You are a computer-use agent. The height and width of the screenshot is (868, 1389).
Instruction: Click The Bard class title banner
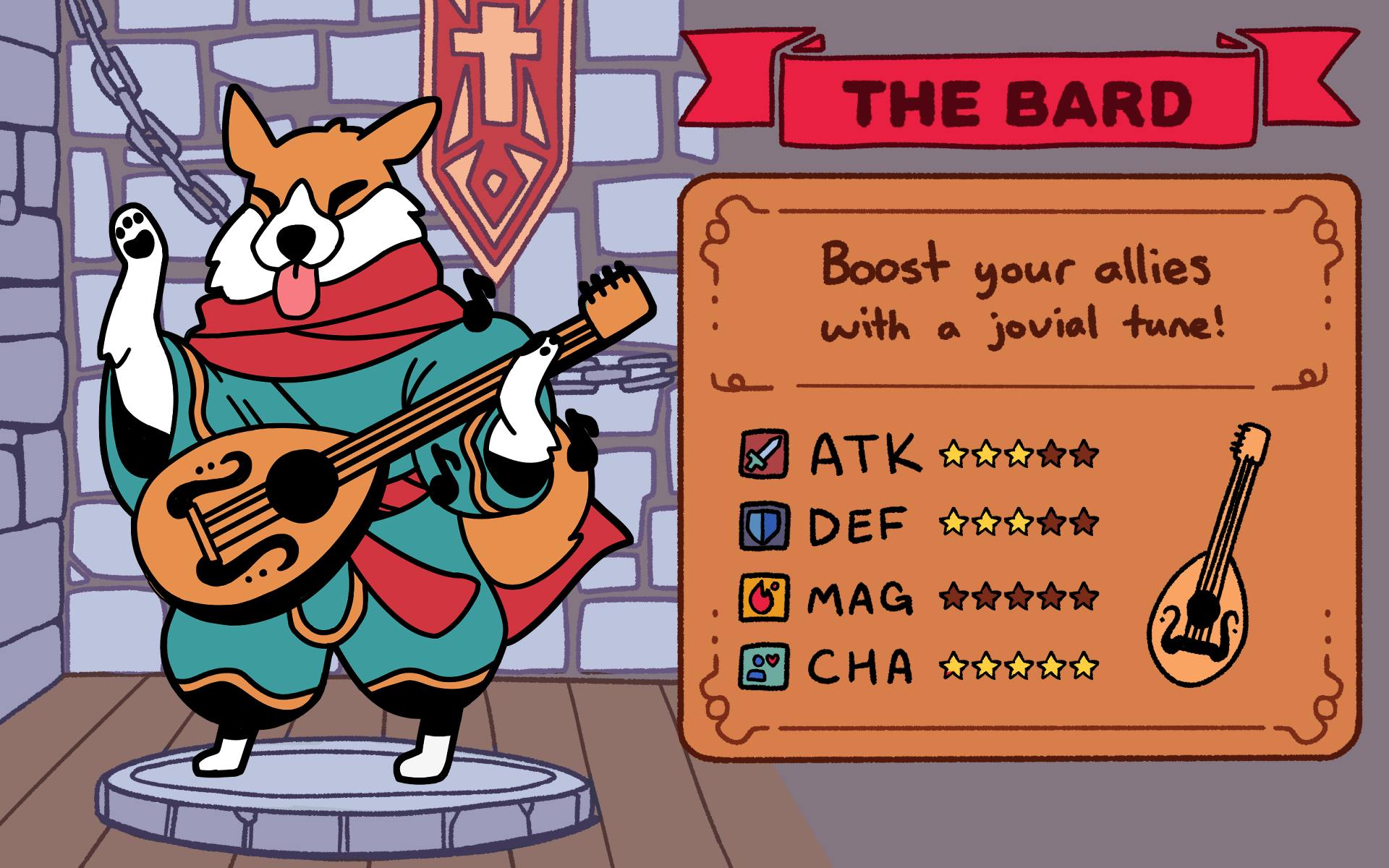(x=1020, y=102)
